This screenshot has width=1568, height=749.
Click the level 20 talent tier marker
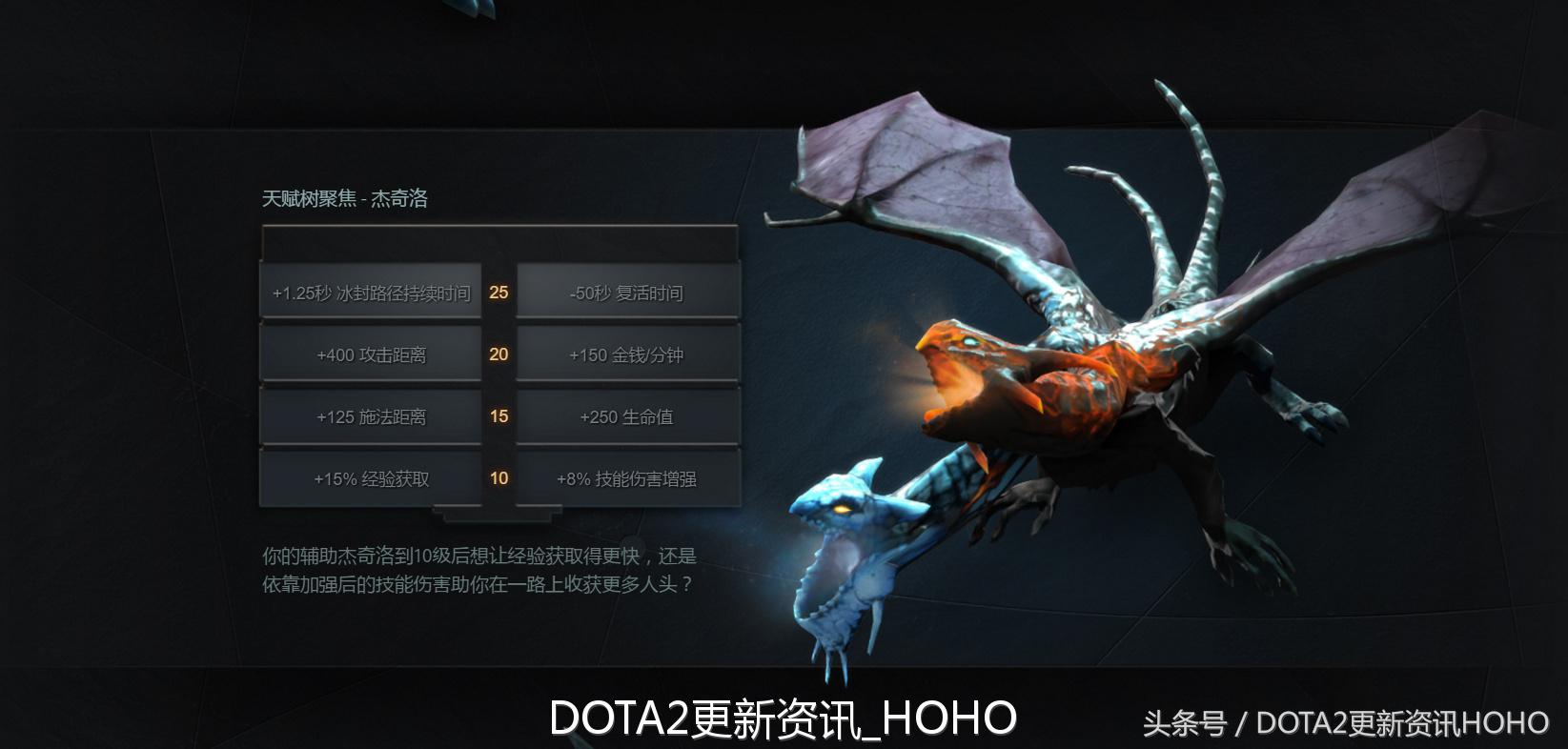499,354
